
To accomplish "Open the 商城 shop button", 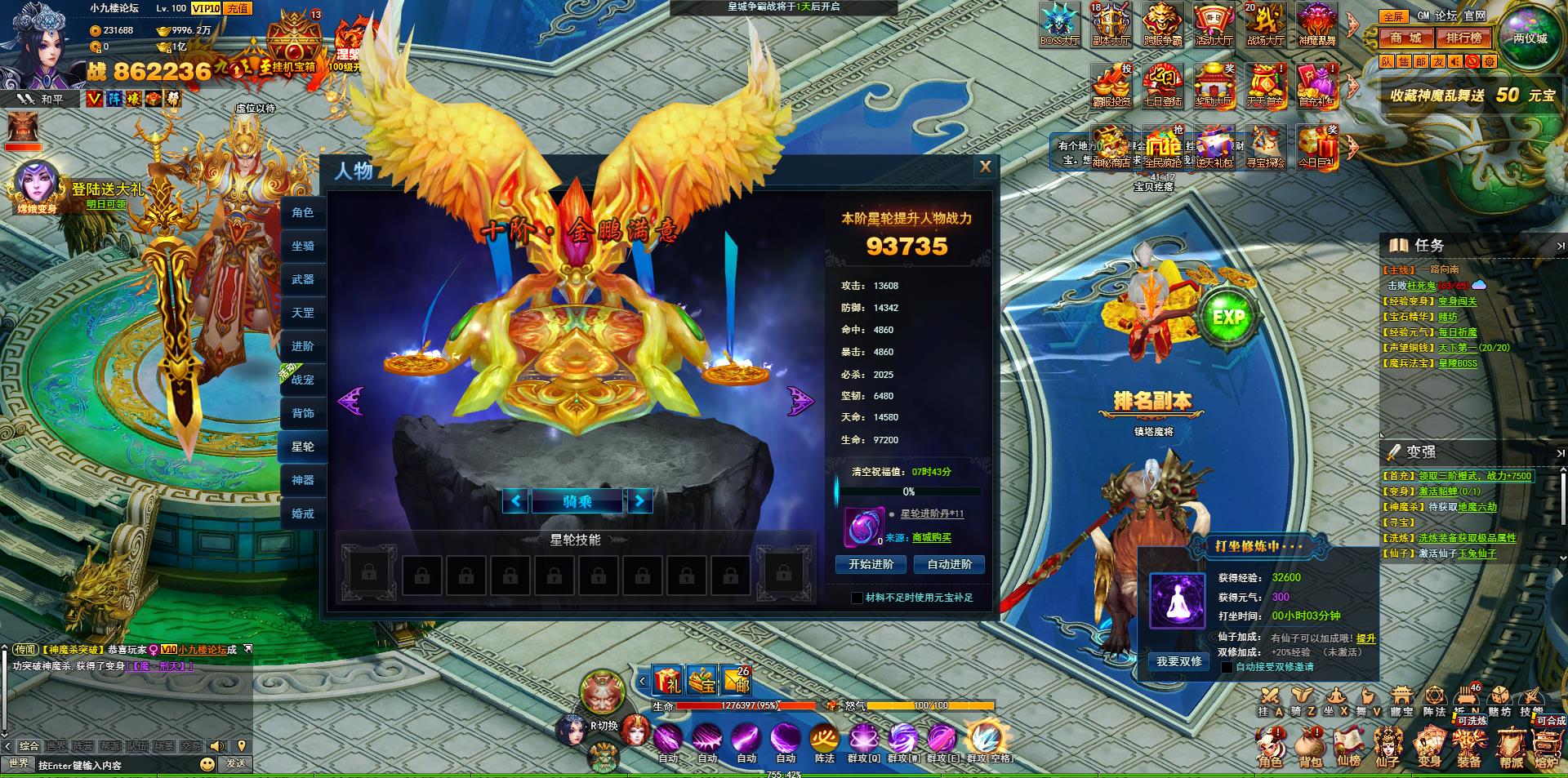I will (x=1406, y=38).
